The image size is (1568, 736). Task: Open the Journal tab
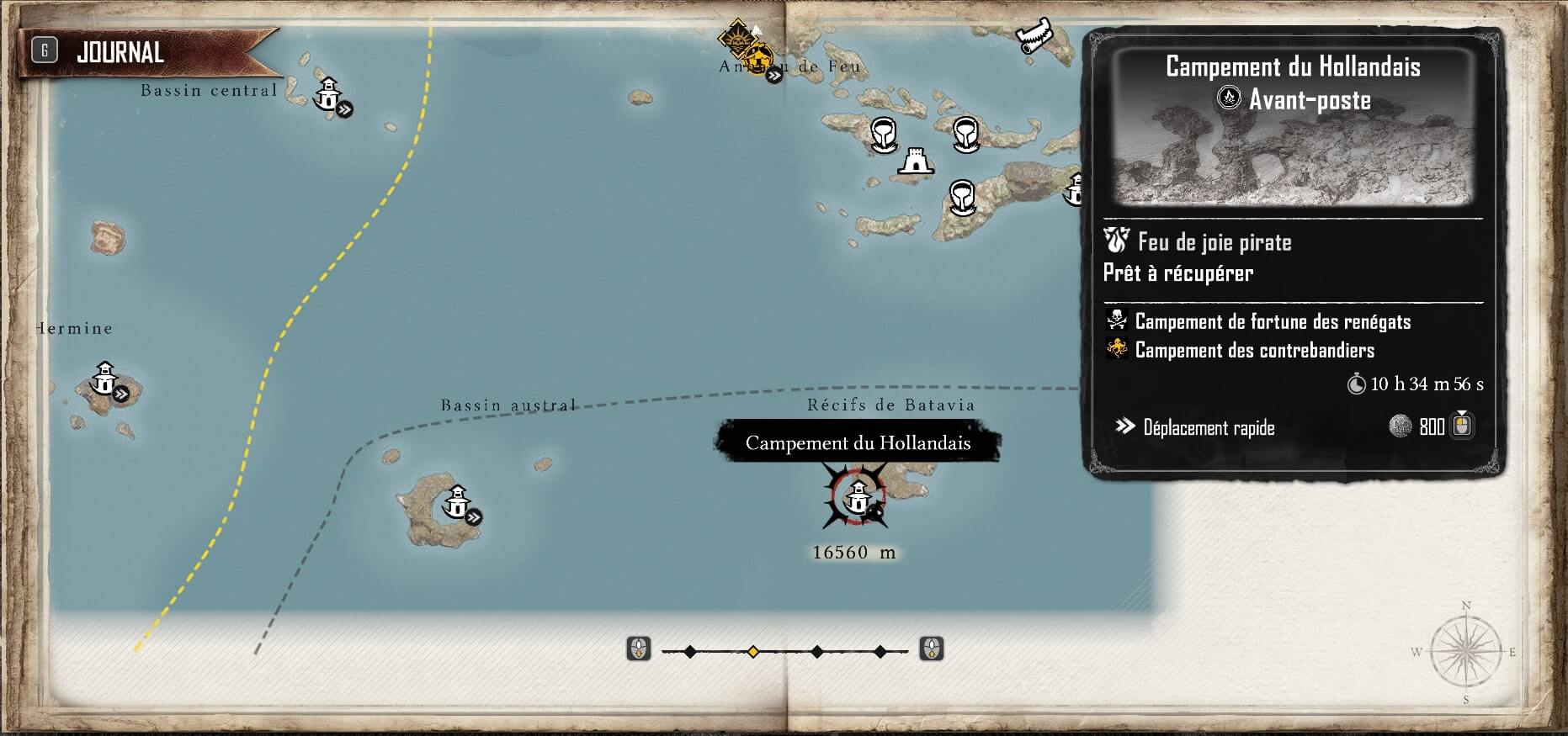(x=119, y=53)
